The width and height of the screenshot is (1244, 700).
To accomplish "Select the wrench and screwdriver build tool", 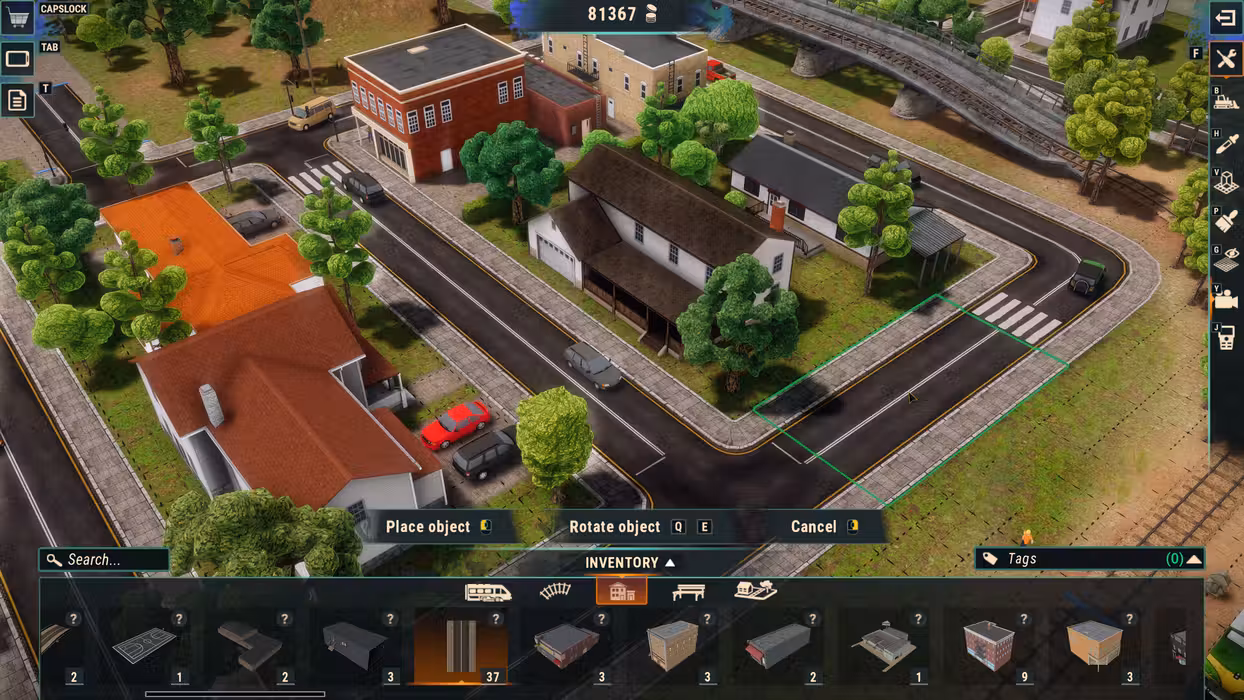I will click(x=1226, y=59).
